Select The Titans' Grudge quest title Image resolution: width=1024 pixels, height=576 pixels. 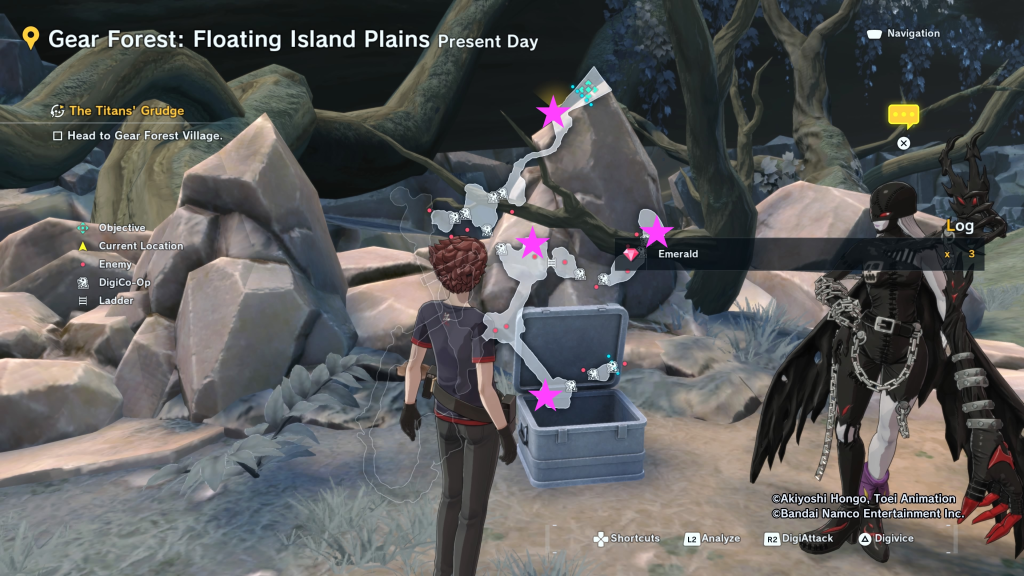coord(126,111)
